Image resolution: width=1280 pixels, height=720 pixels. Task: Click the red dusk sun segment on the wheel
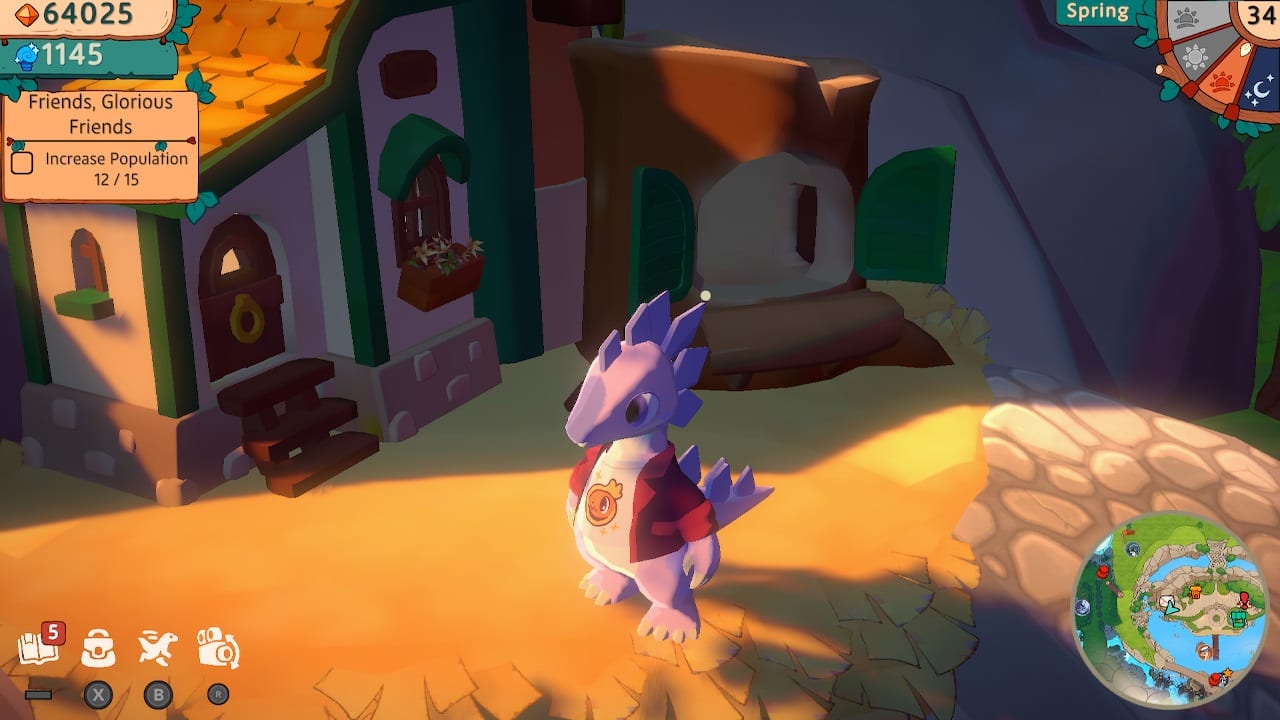pos(1222,80)
